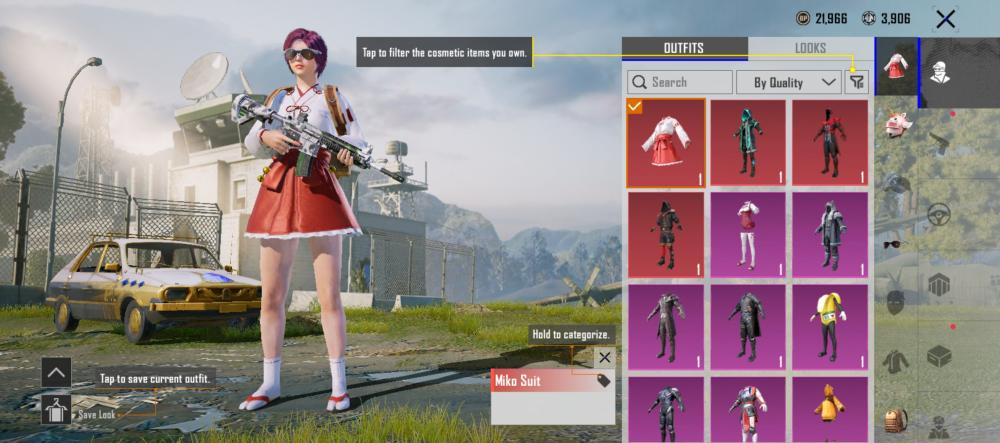
Task: Open the pistol weapon skins category
Action: pos(938,138)
